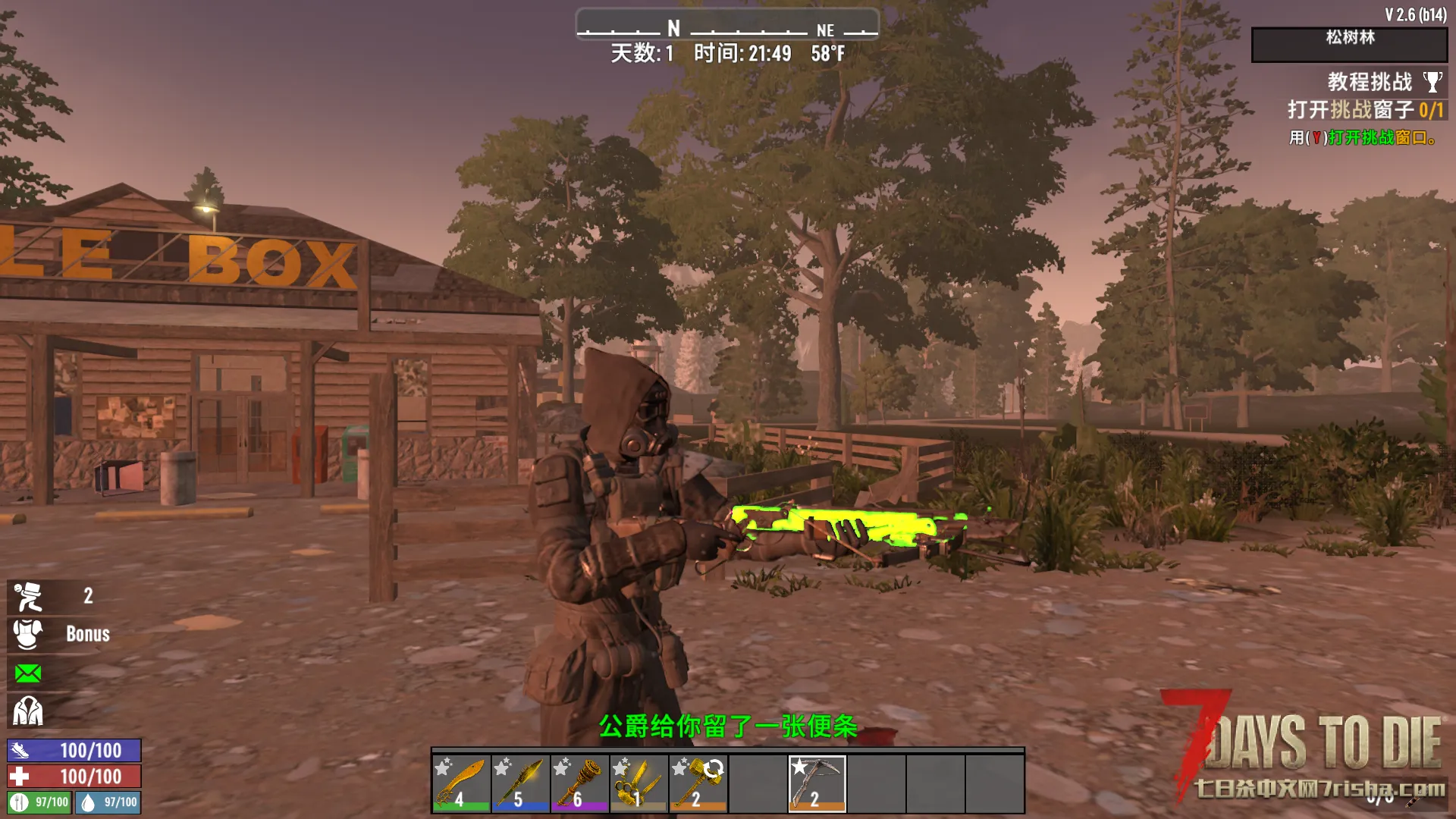Image resolution: width=1456 pixels, height=819 pixels.
Task: Select the golden knuckles hotbar slot
Action: point(639,783)
